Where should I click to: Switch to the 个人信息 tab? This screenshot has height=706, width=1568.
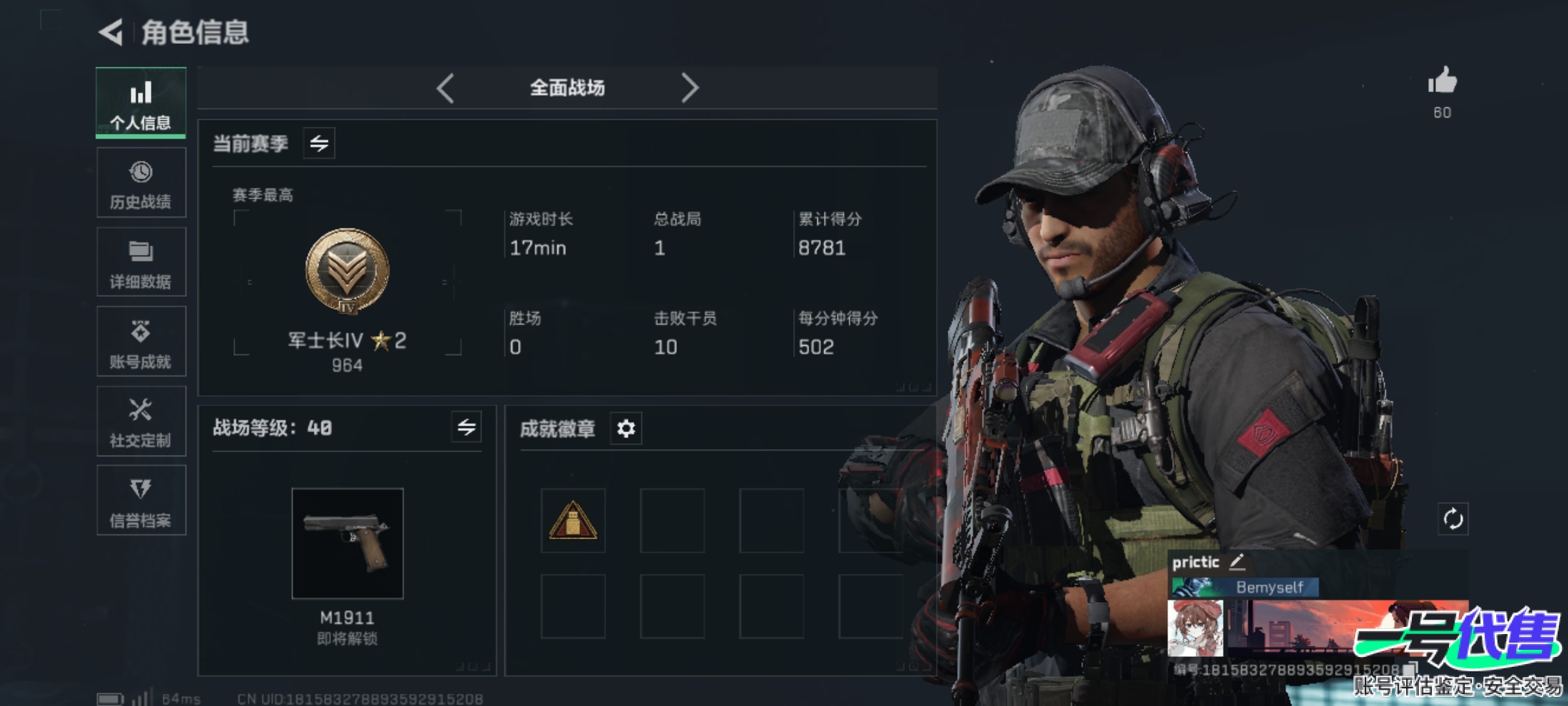coord(140,103)
